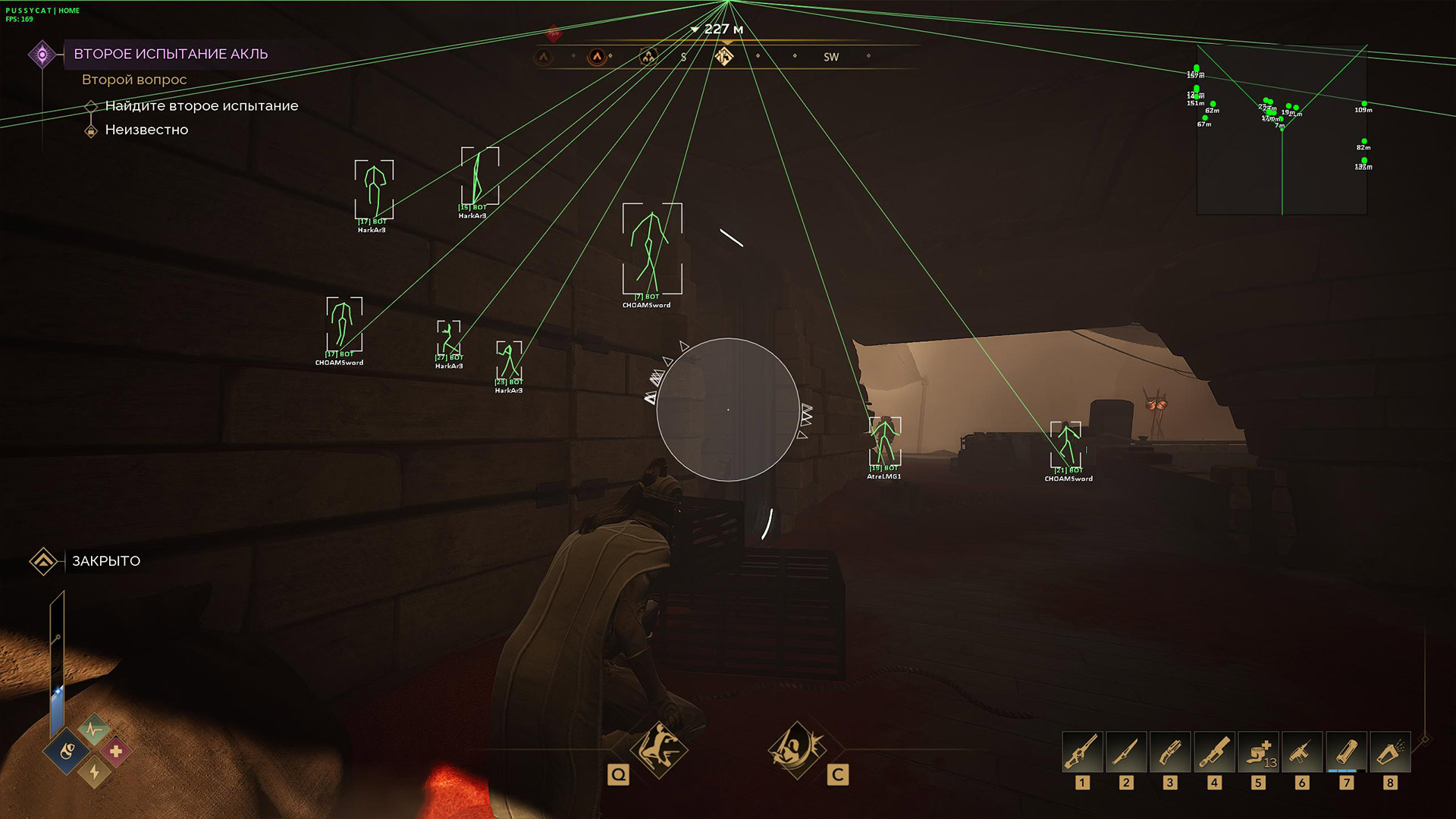The image size is (1456, 819).
Task: Click the blue water status diamond
Action: tap(67, 752)
